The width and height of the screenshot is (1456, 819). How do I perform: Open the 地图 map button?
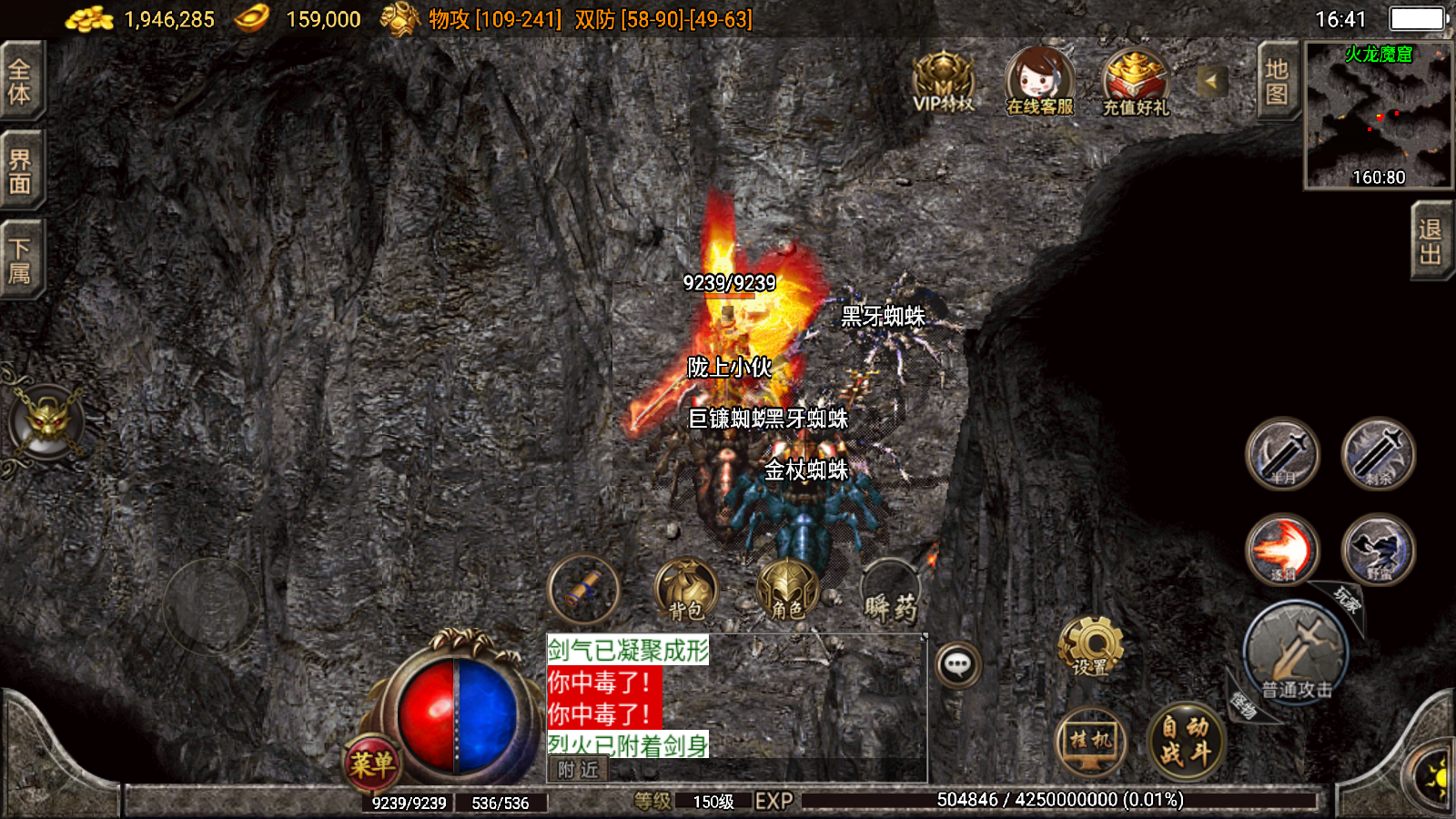1277,82
